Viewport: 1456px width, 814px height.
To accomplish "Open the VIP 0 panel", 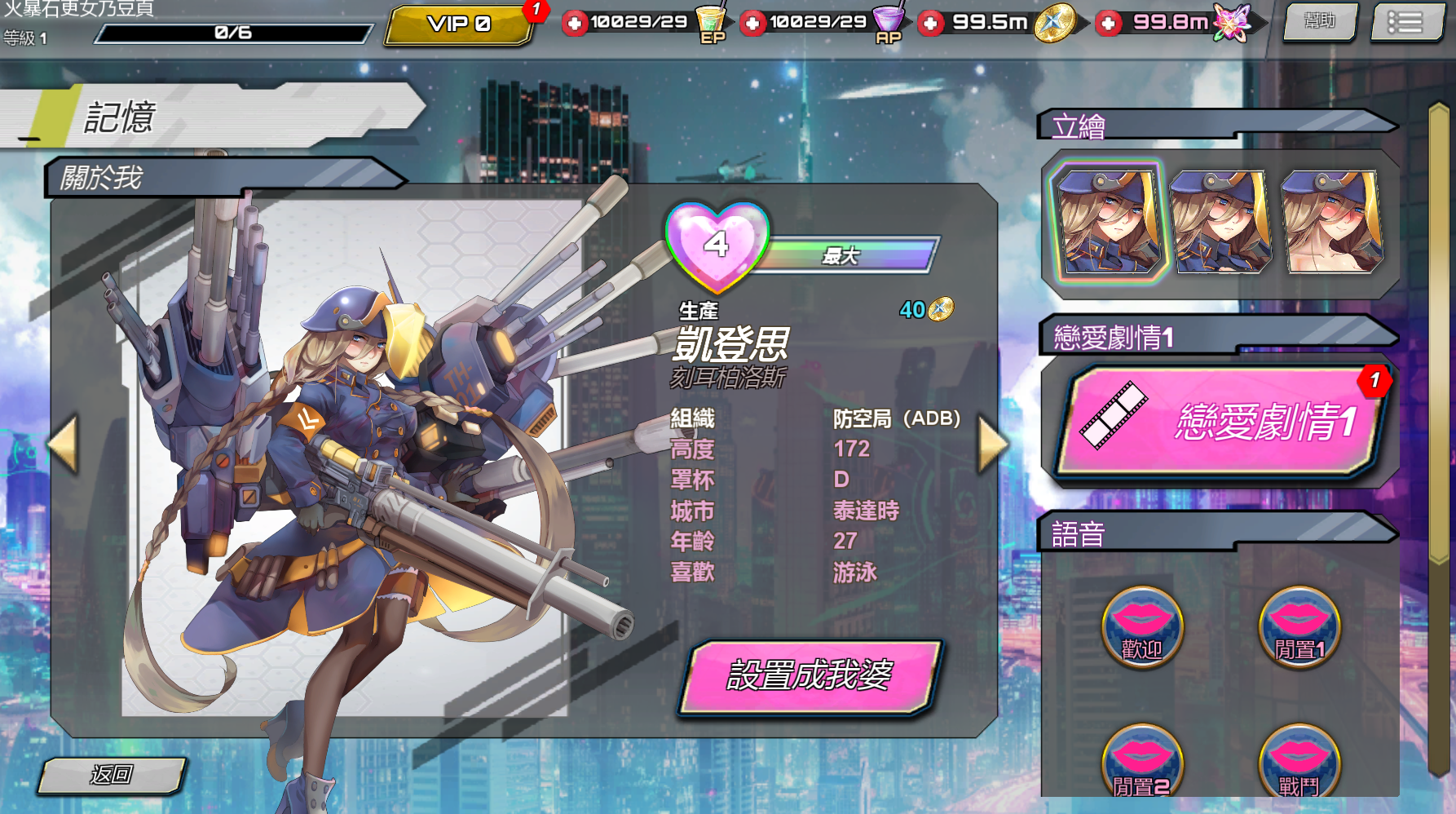I will (x=459, y=24).
